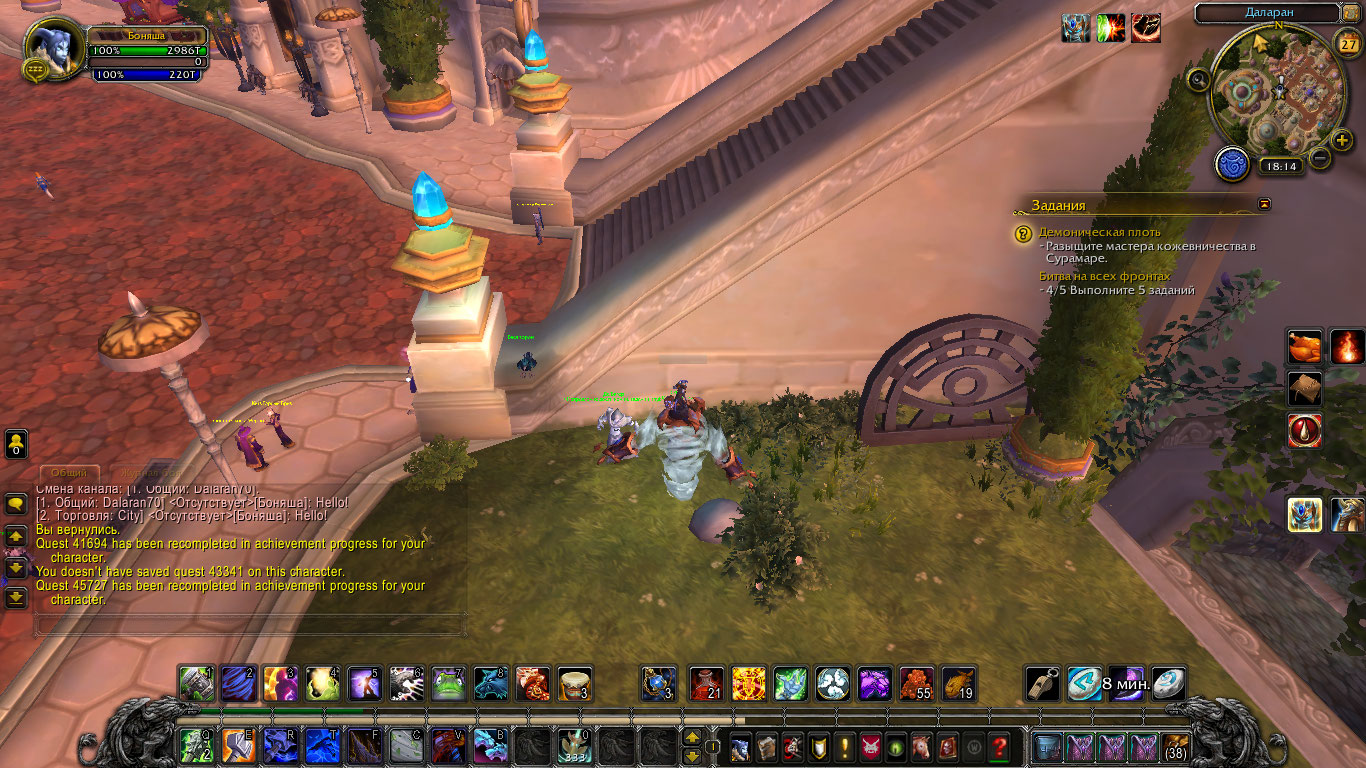
Task: Zoom out the minimap with minus button
Action: [1321, 157]
